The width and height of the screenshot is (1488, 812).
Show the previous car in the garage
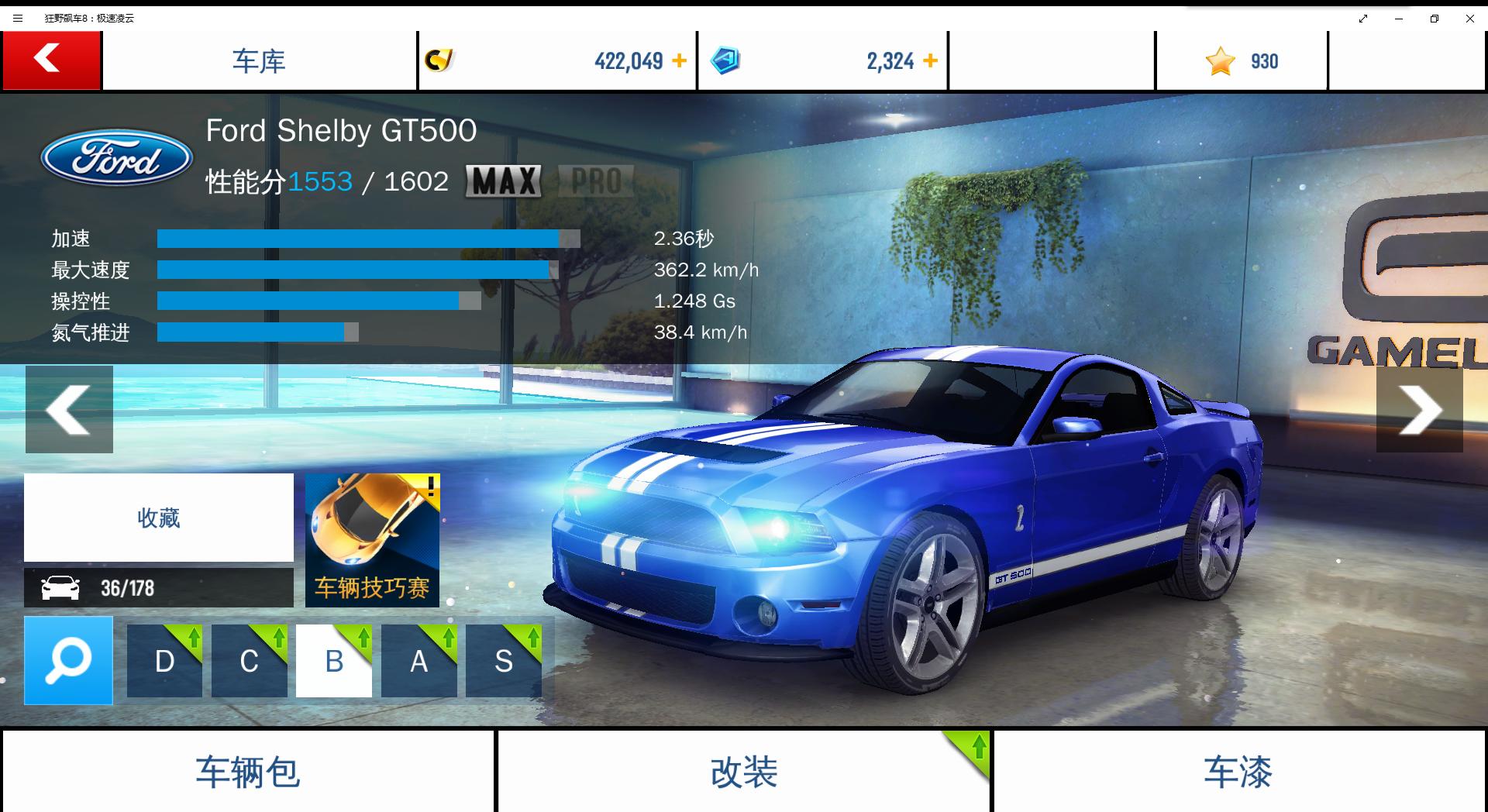69,409
